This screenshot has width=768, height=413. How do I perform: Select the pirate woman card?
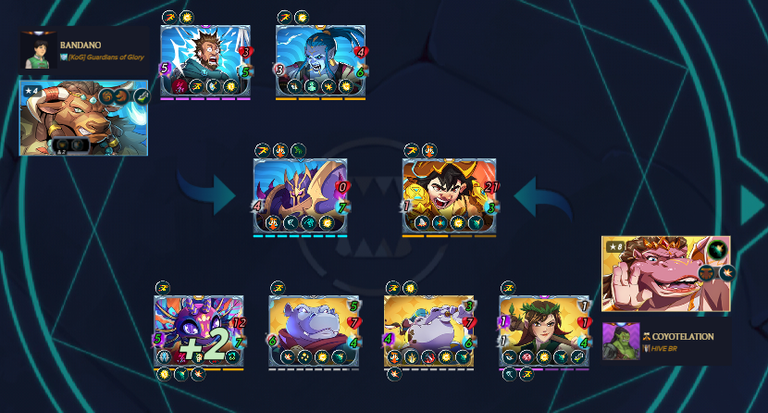click(x=449, y=195)
